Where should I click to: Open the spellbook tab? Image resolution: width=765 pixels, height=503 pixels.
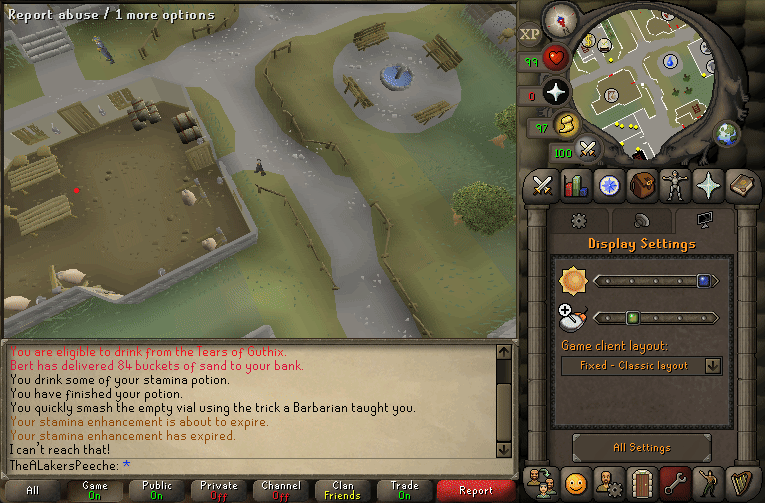740,185
